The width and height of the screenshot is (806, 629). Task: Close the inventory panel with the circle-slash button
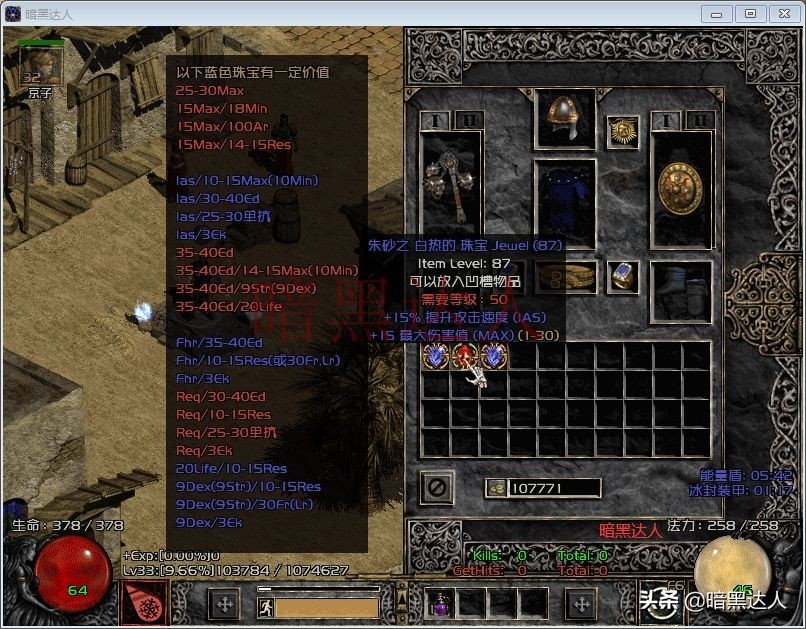(438, 487)
